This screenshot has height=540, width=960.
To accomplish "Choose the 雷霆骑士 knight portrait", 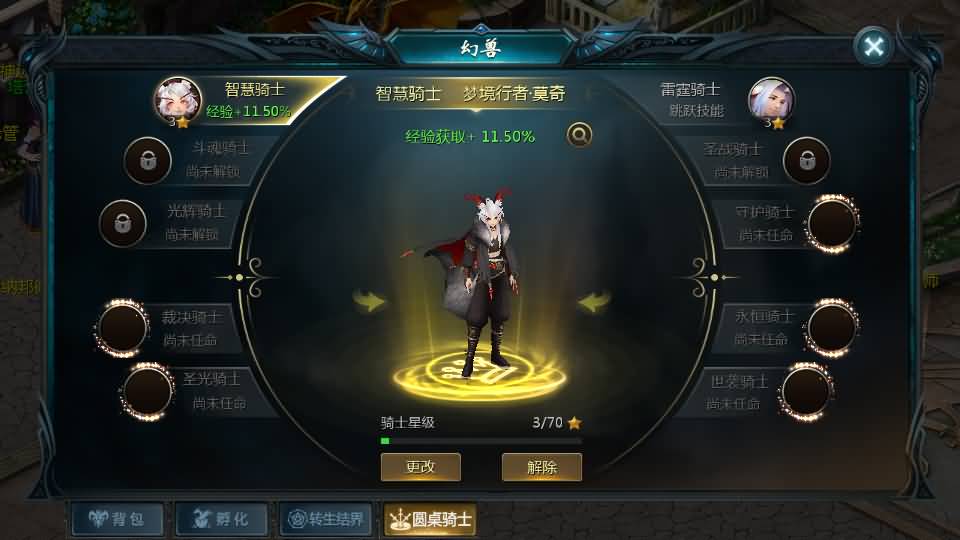I will point(771,100).
